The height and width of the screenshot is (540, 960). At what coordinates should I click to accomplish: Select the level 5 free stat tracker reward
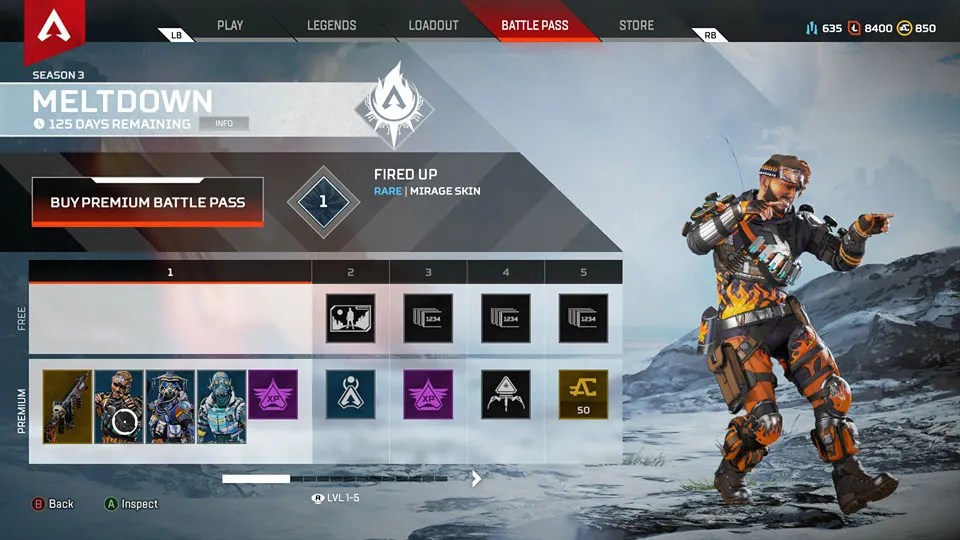click(583, 319)
